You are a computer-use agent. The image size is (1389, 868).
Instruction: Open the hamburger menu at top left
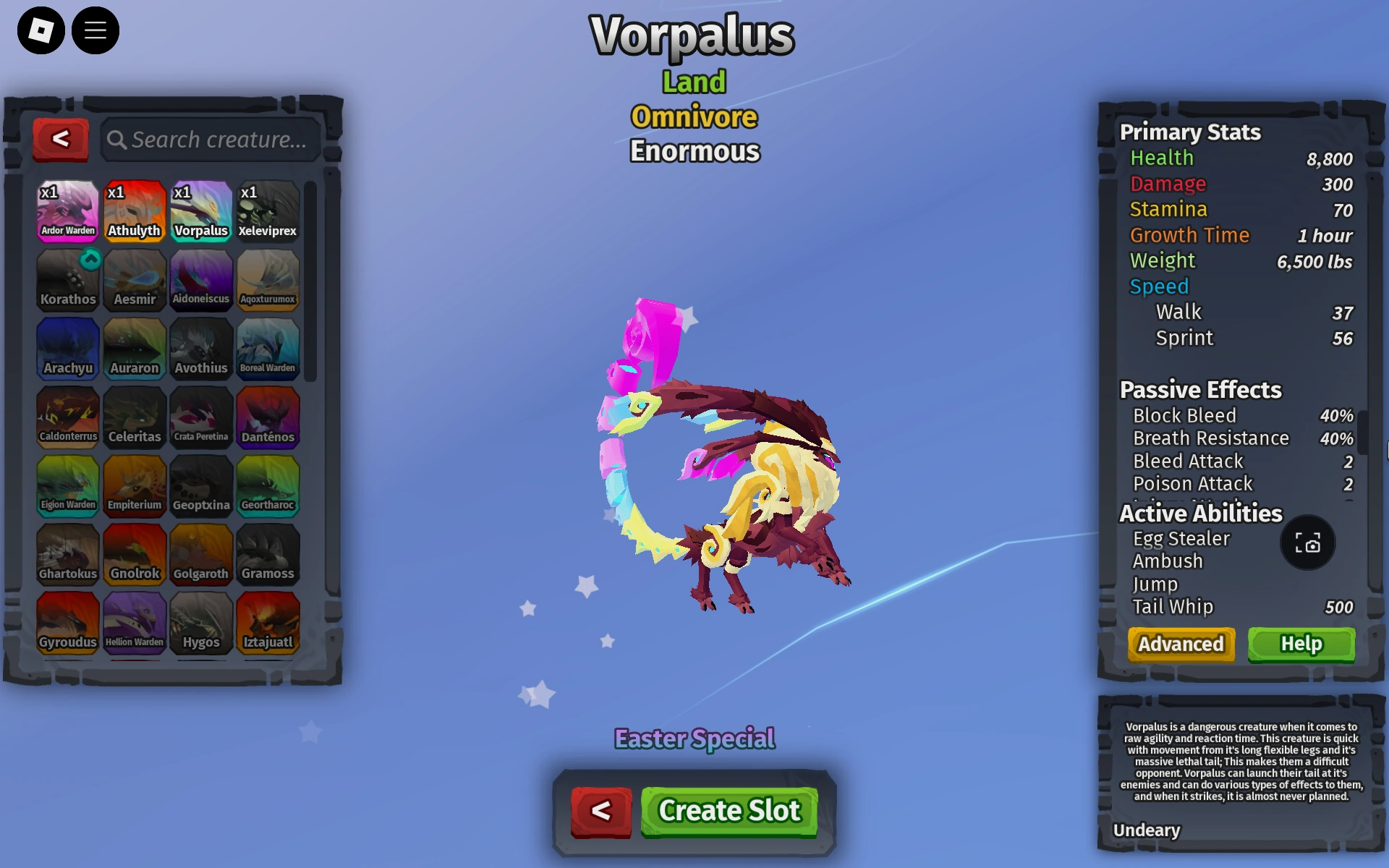pyautogui.click(x=96, y=30)
